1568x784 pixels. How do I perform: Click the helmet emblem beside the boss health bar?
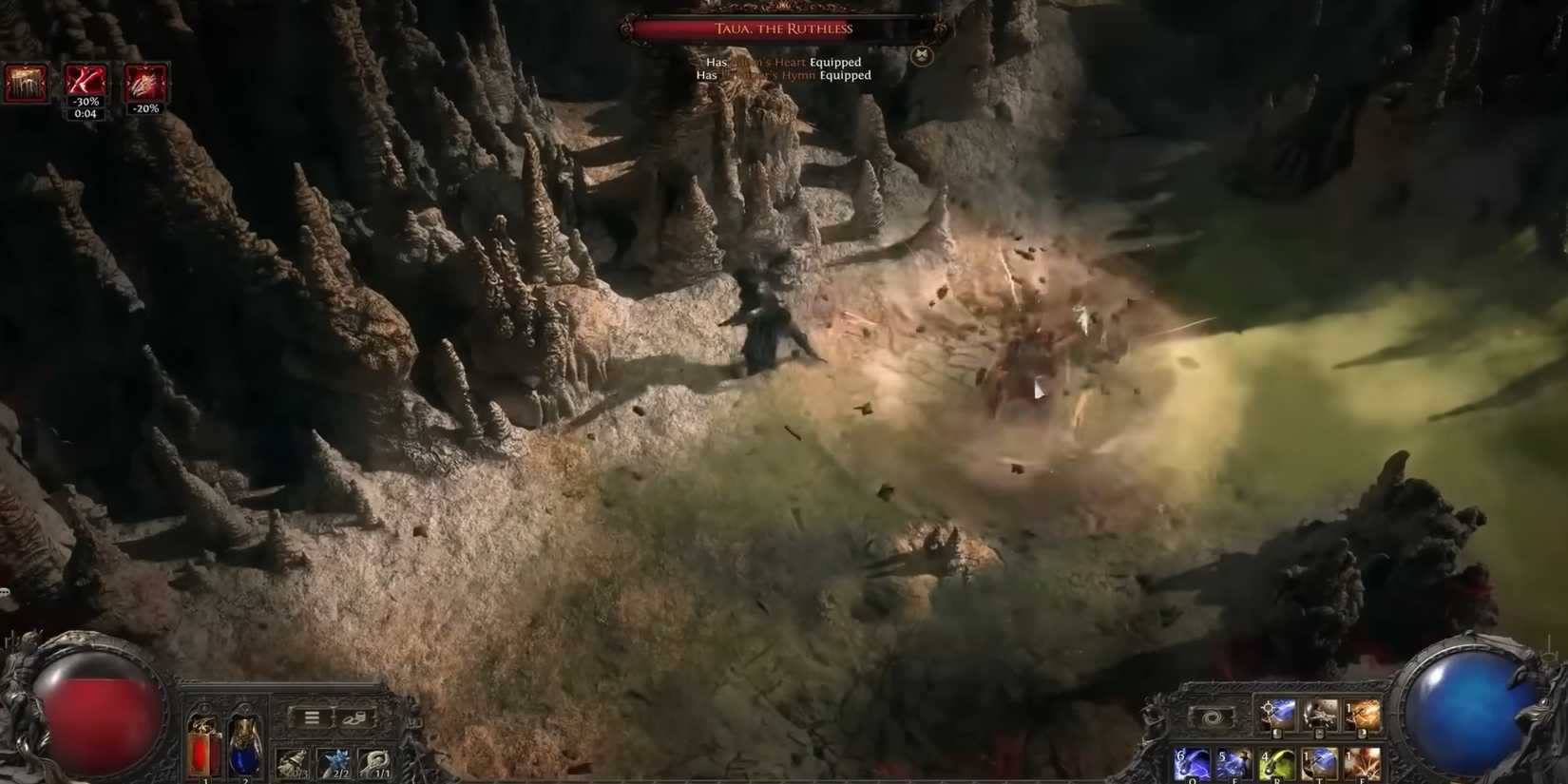pos(920,55)
